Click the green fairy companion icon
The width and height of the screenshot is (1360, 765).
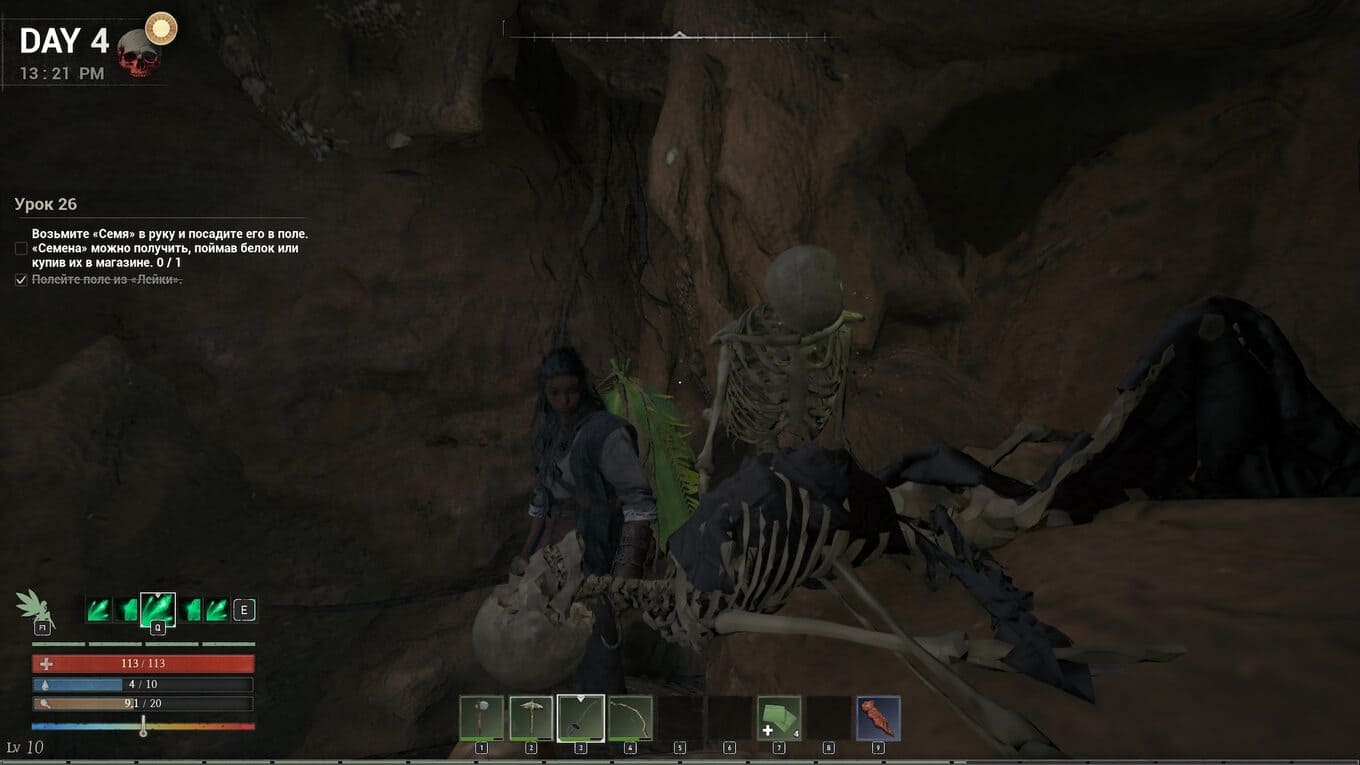(34, 605)
